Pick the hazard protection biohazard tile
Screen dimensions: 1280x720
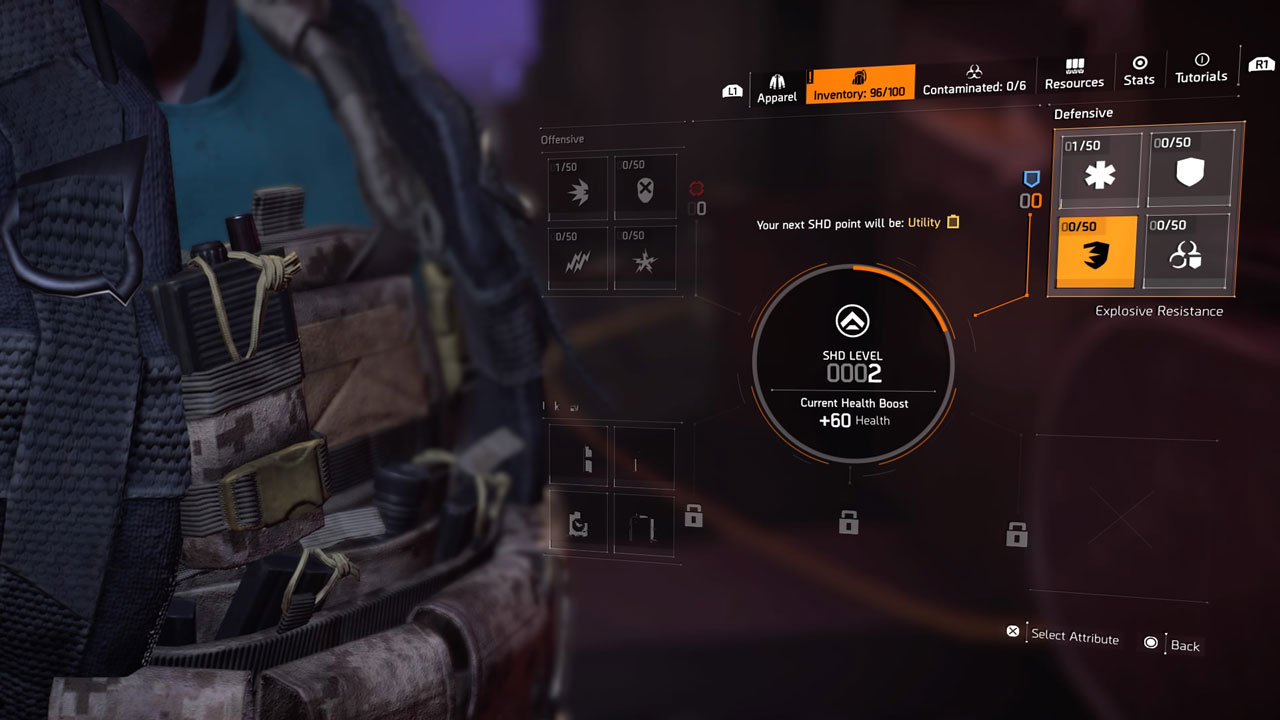[1188, 254]
